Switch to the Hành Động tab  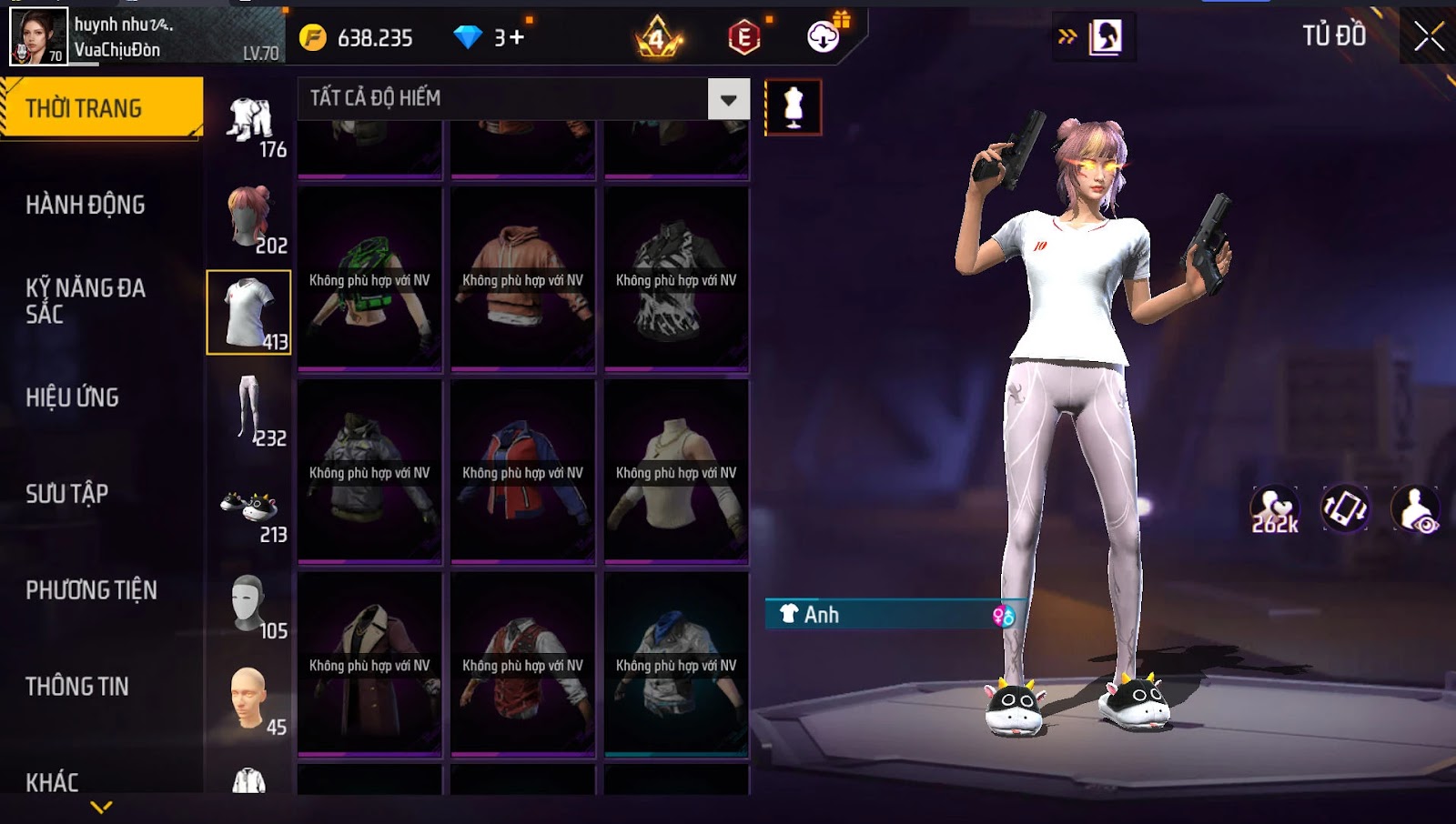pos(86,205)
